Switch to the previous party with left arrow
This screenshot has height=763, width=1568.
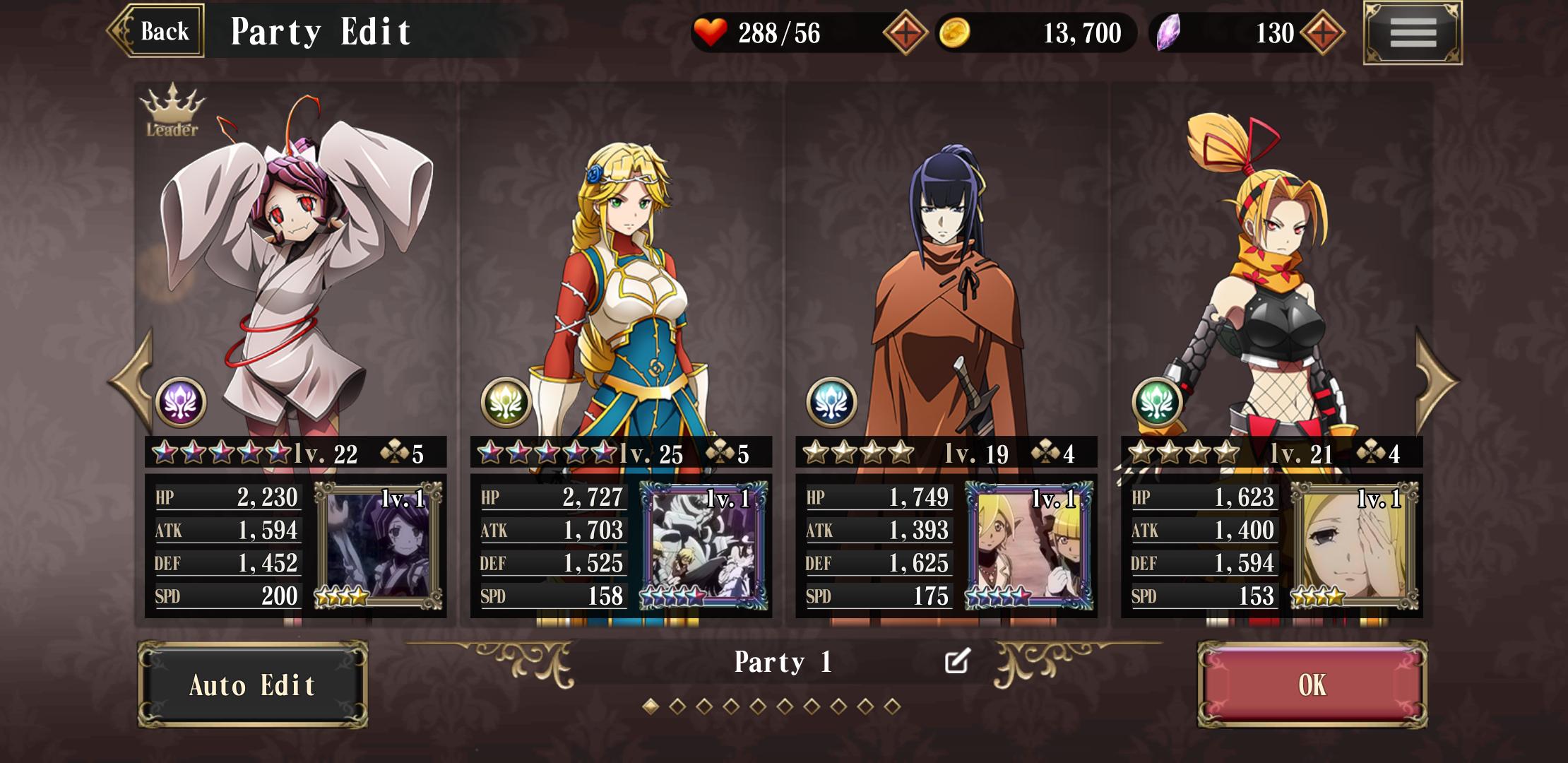tap(132, 381)
